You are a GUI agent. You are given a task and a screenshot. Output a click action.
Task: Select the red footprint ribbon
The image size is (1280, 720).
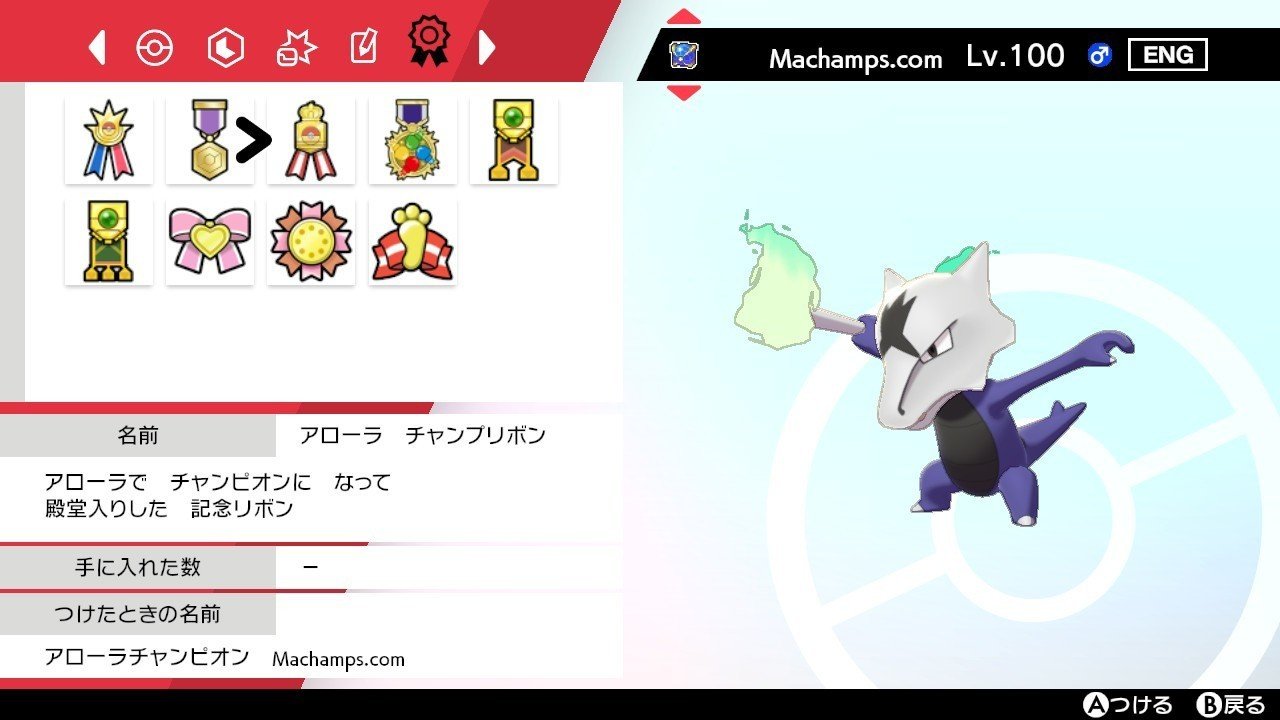(x=412, y=241)
